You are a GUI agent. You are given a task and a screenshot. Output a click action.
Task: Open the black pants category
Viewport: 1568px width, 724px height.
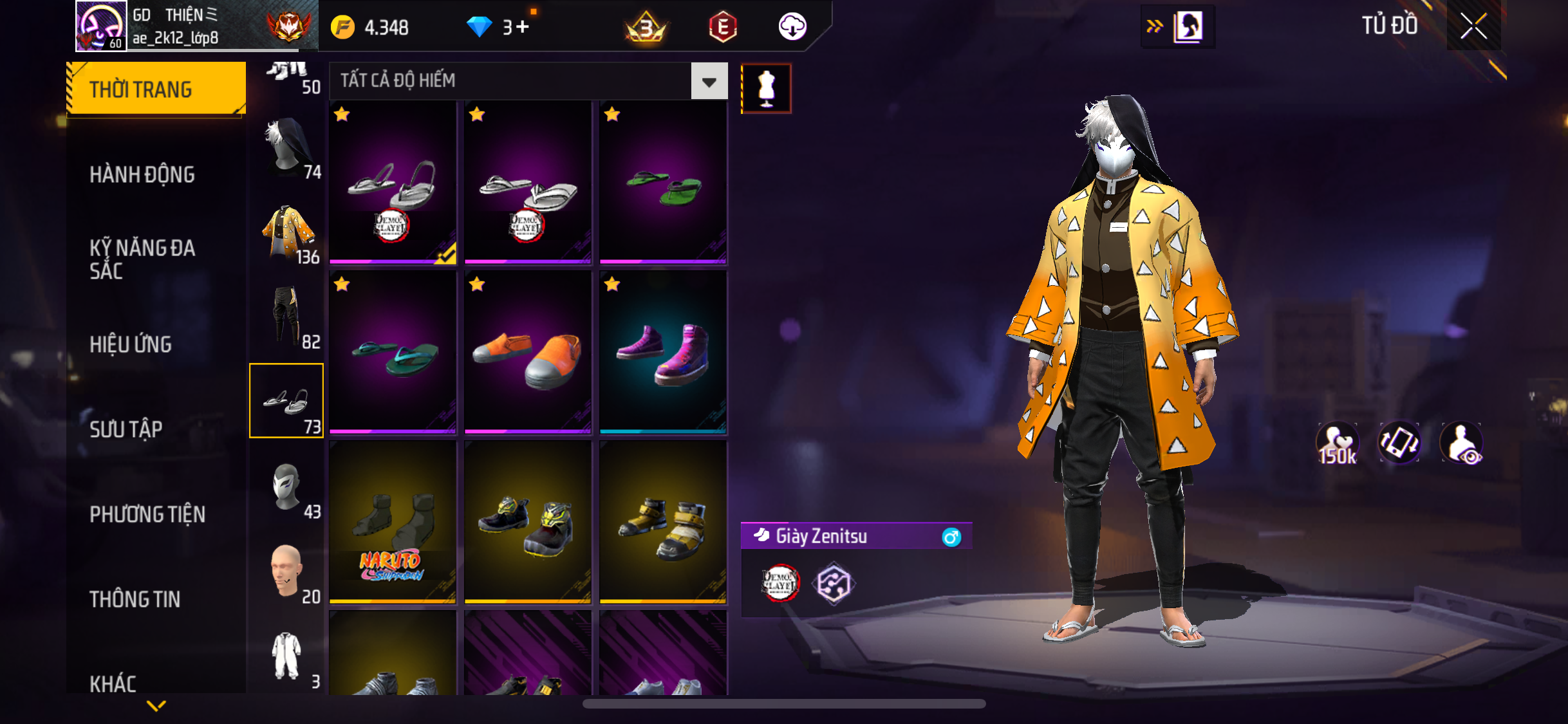click(x=287, y=317)
